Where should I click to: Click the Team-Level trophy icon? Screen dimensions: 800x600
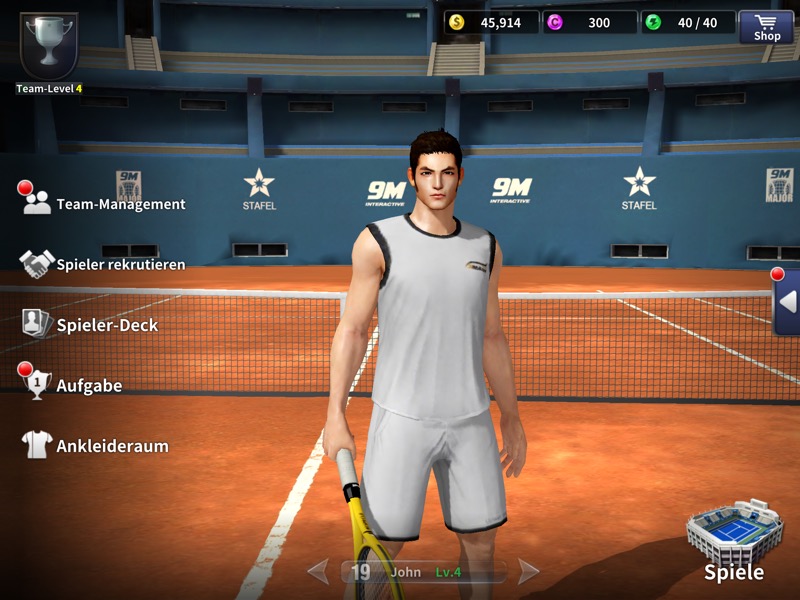47,46
